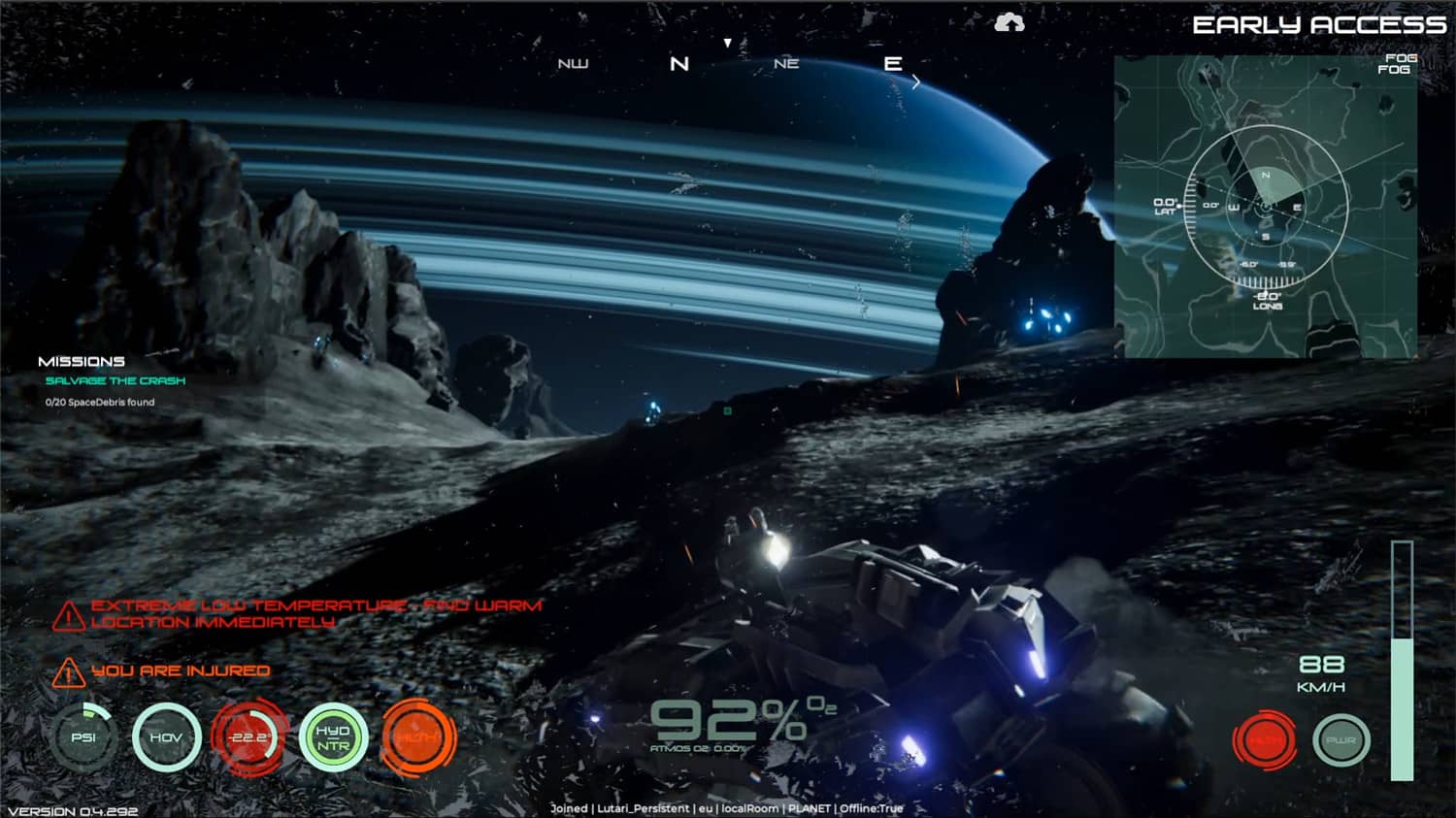
Task: Toggle the YOU ARE INJURED alert triangle
Action: [67, 671]
